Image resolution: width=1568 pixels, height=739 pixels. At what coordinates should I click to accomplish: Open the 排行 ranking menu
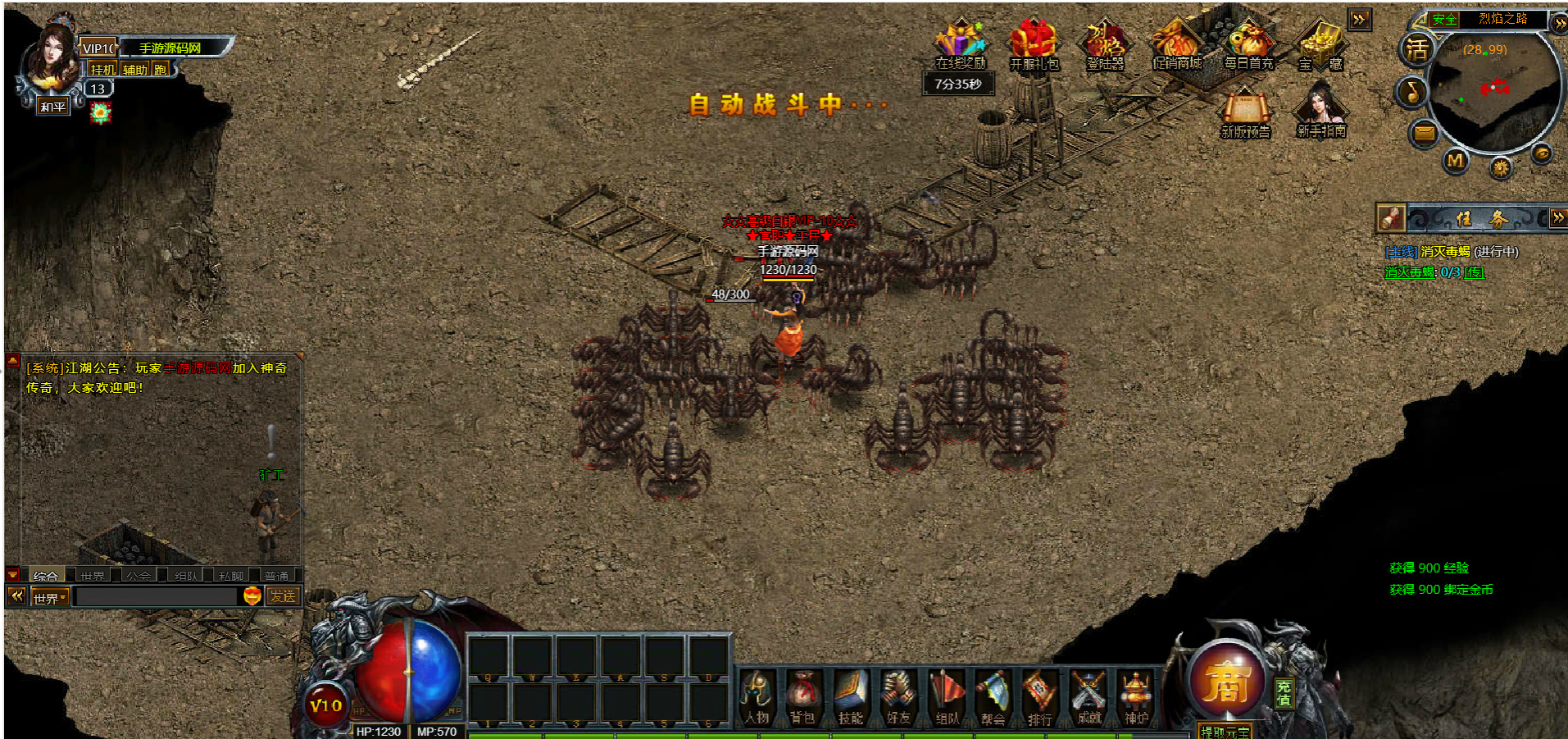[1040, 697]
